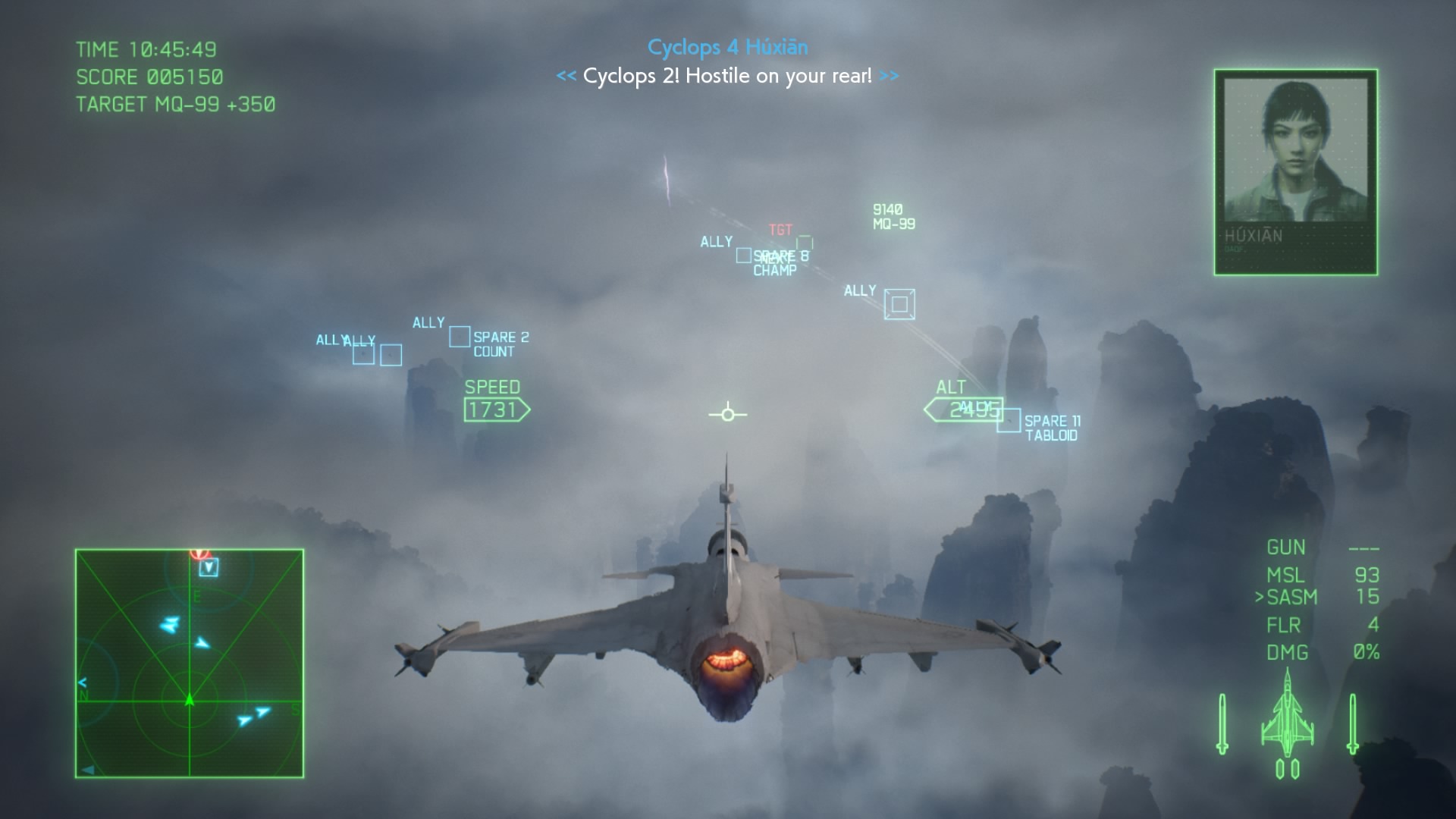This screenshot has height=819, width=1456.
Task: Pick the Spare 11 Tabloid ally marker
Action: (x=1009, y=420)
